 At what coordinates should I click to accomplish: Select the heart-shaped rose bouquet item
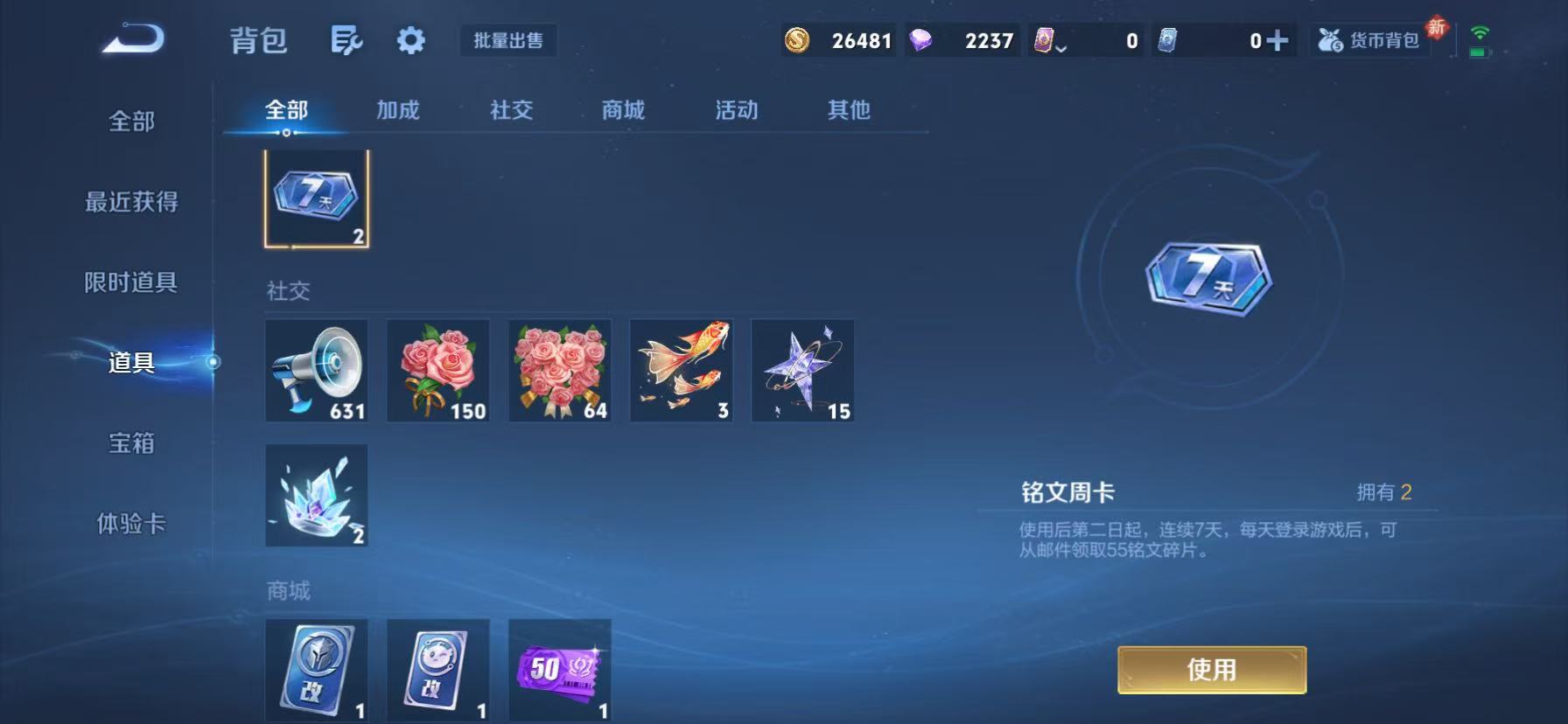click(x=559, y=370)
